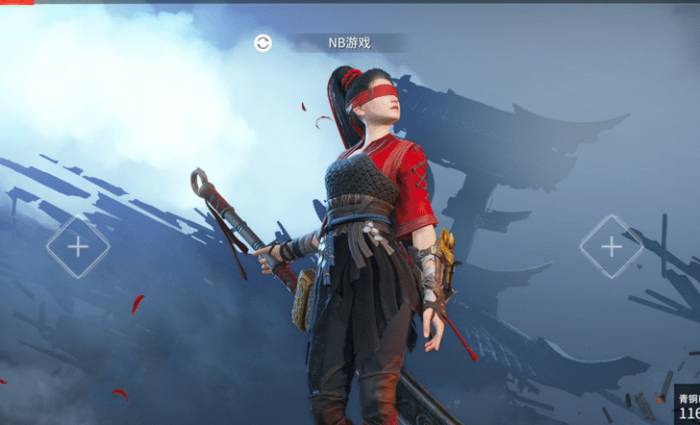Click the circular refresh icon beside NB游戏
Screen dimensions: 700x425
263,43
